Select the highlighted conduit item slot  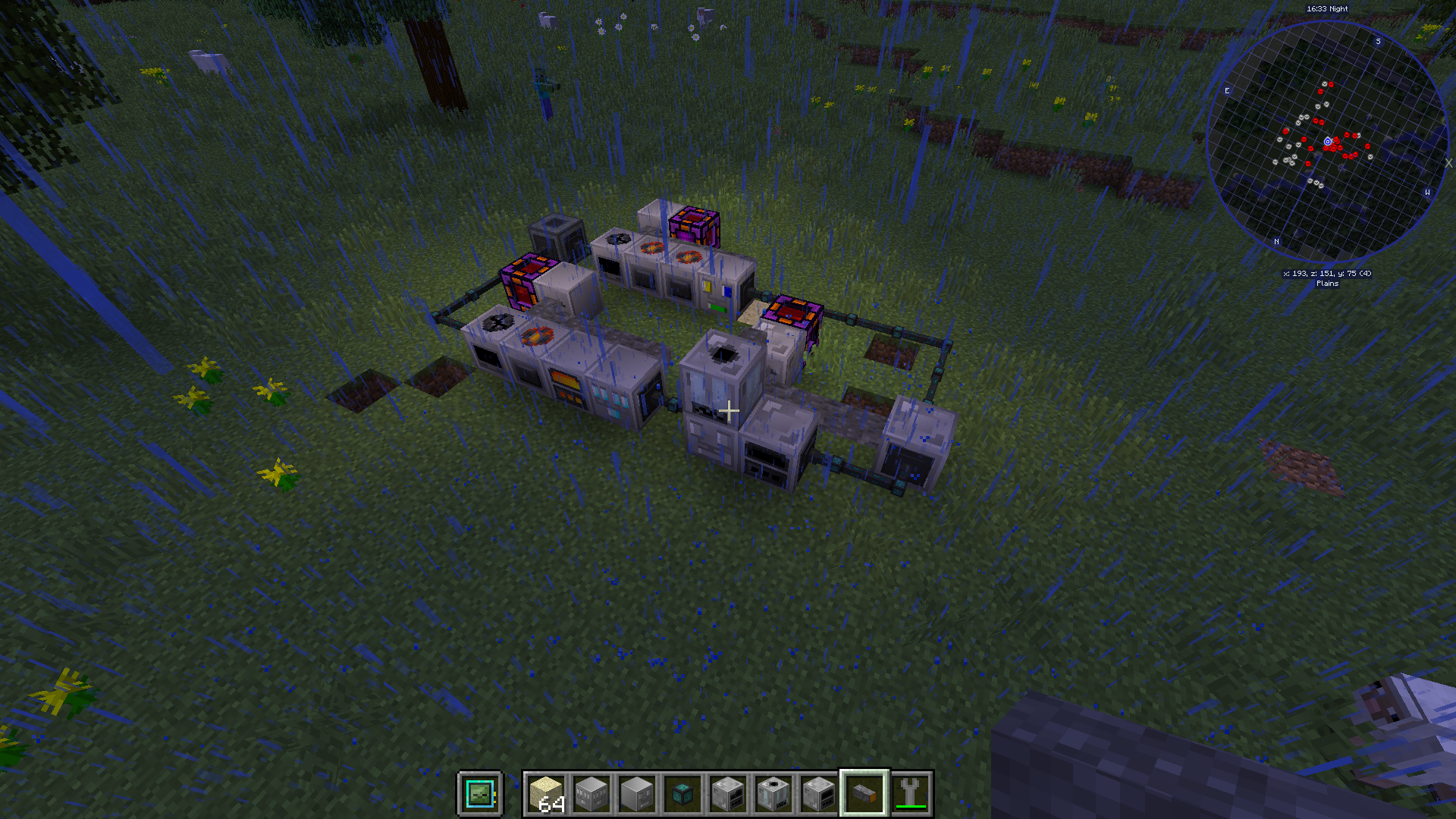(864, 794)
